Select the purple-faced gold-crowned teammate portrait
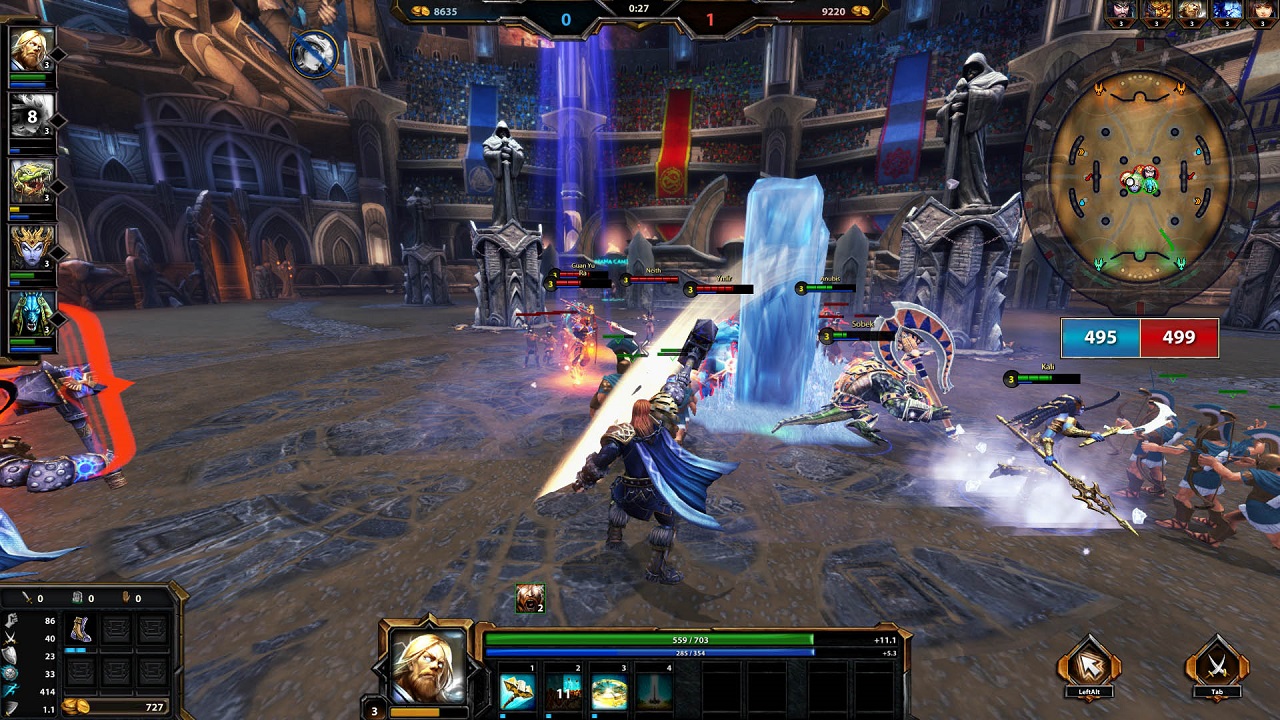 coord(30,250)
